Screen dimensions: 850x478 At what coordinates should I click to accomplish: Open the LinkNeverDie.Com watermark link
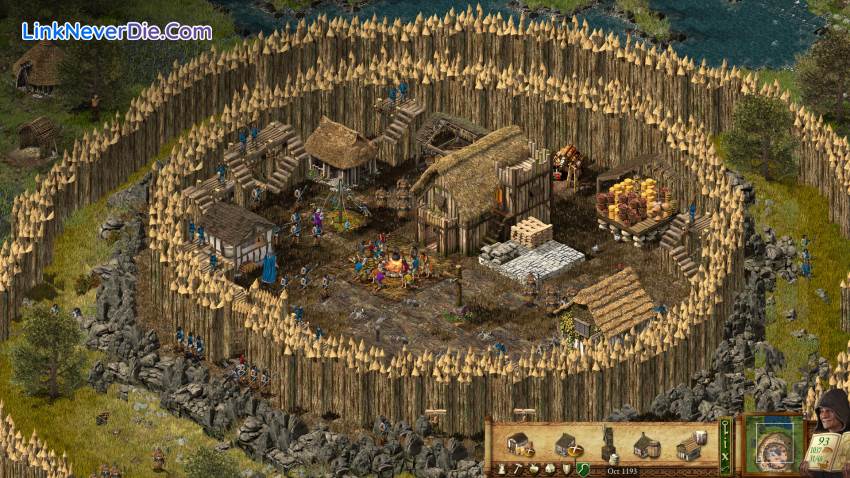point(116,31)
